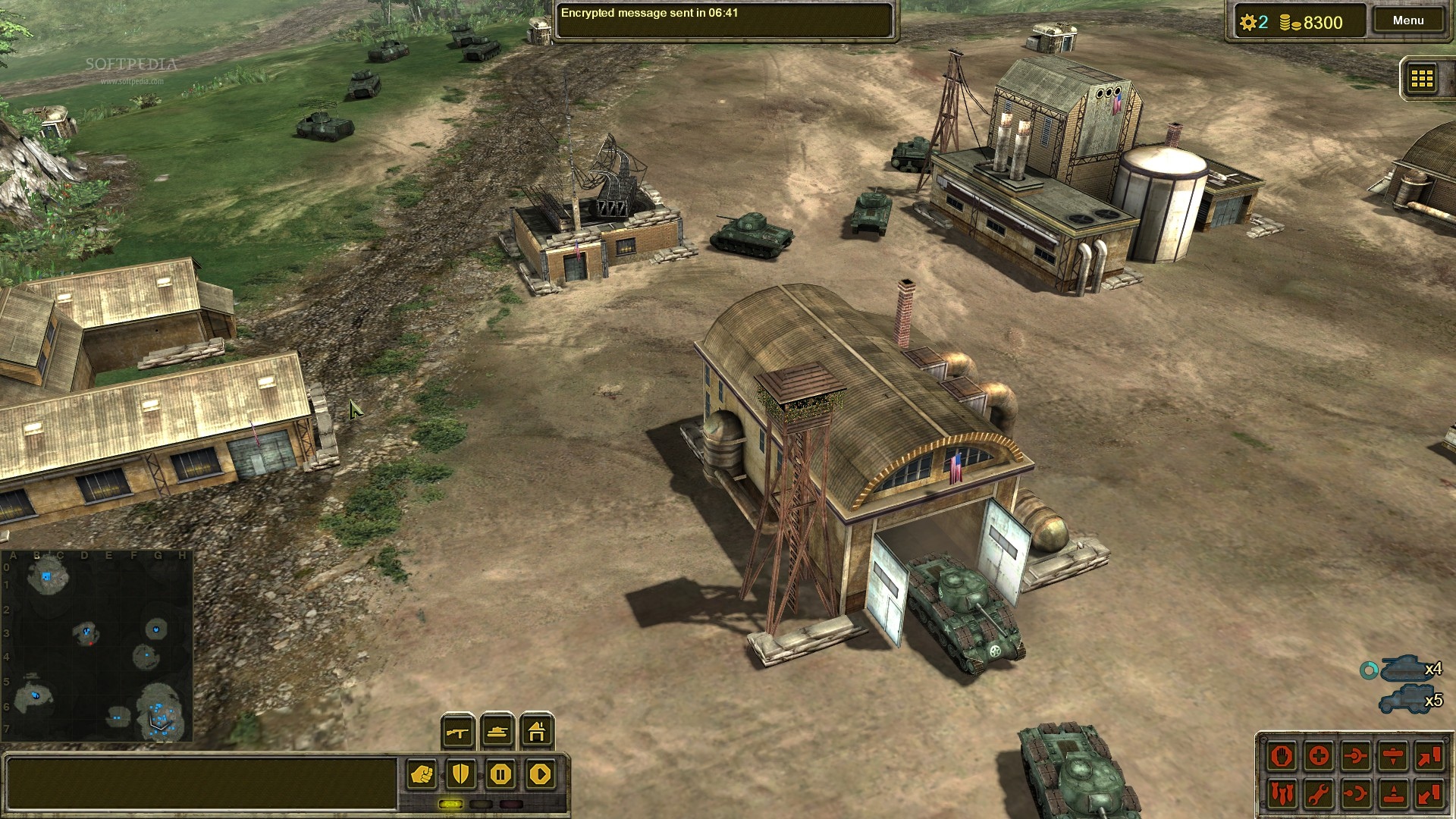Viewport: 1456px width, 819px height.
Task: Click the minimap in the corner
Action: pos(97,646)
